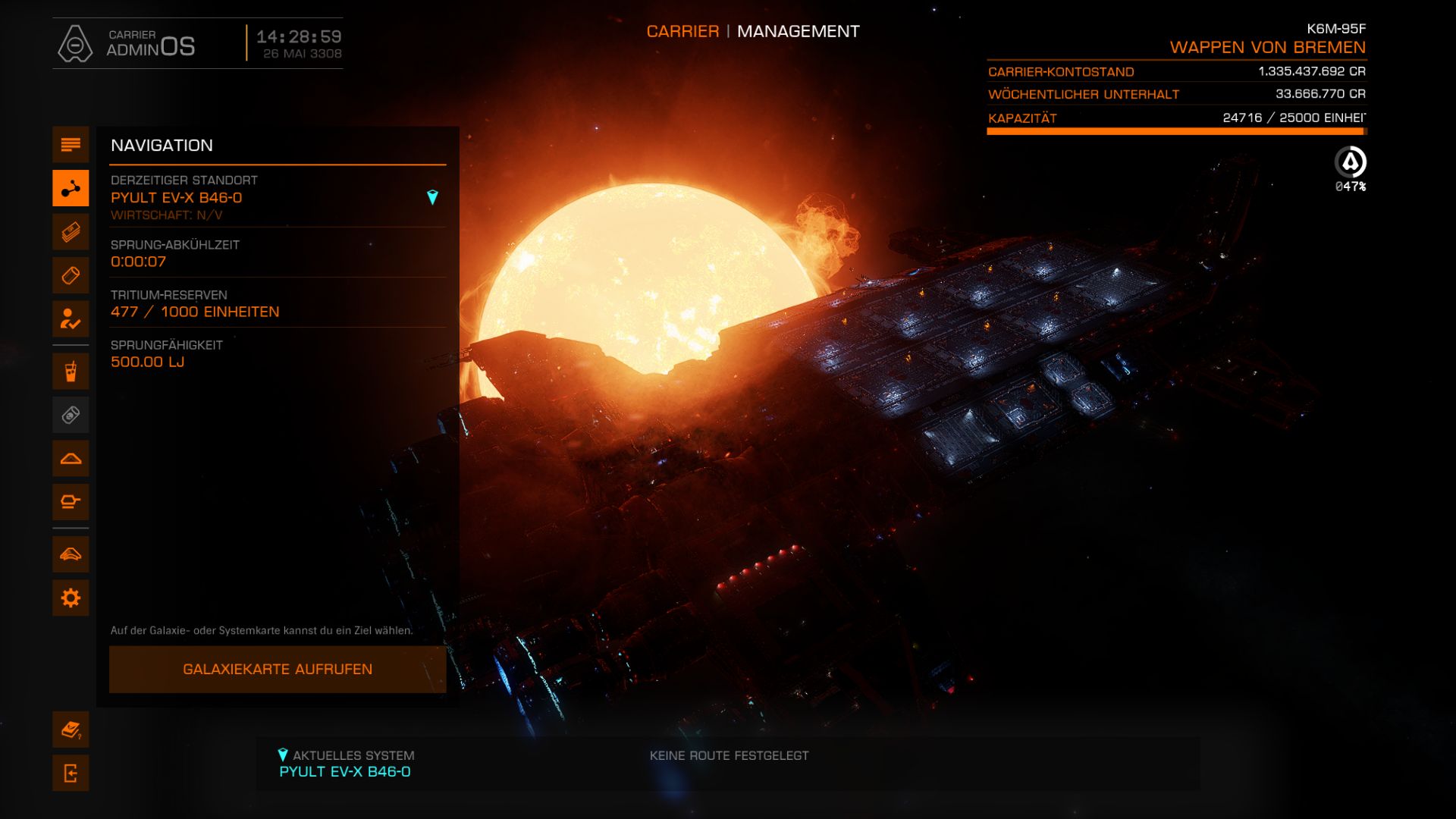Switch to the module outfitting tab
The height and width of the screenshot is (819, 1456).
click(71, 502)
